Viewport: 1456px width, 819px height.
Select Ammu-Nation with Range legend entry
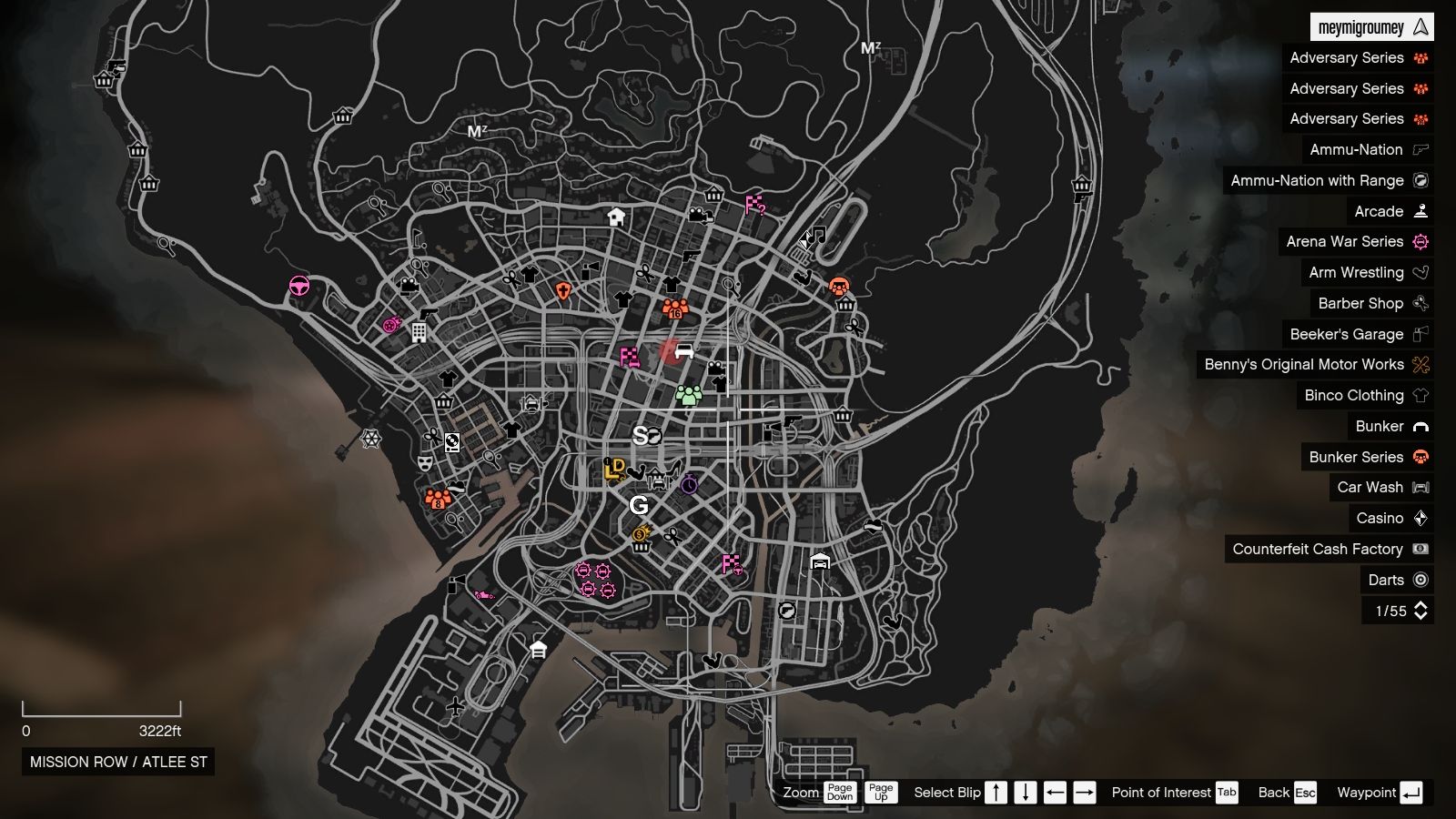[1328, 180]
